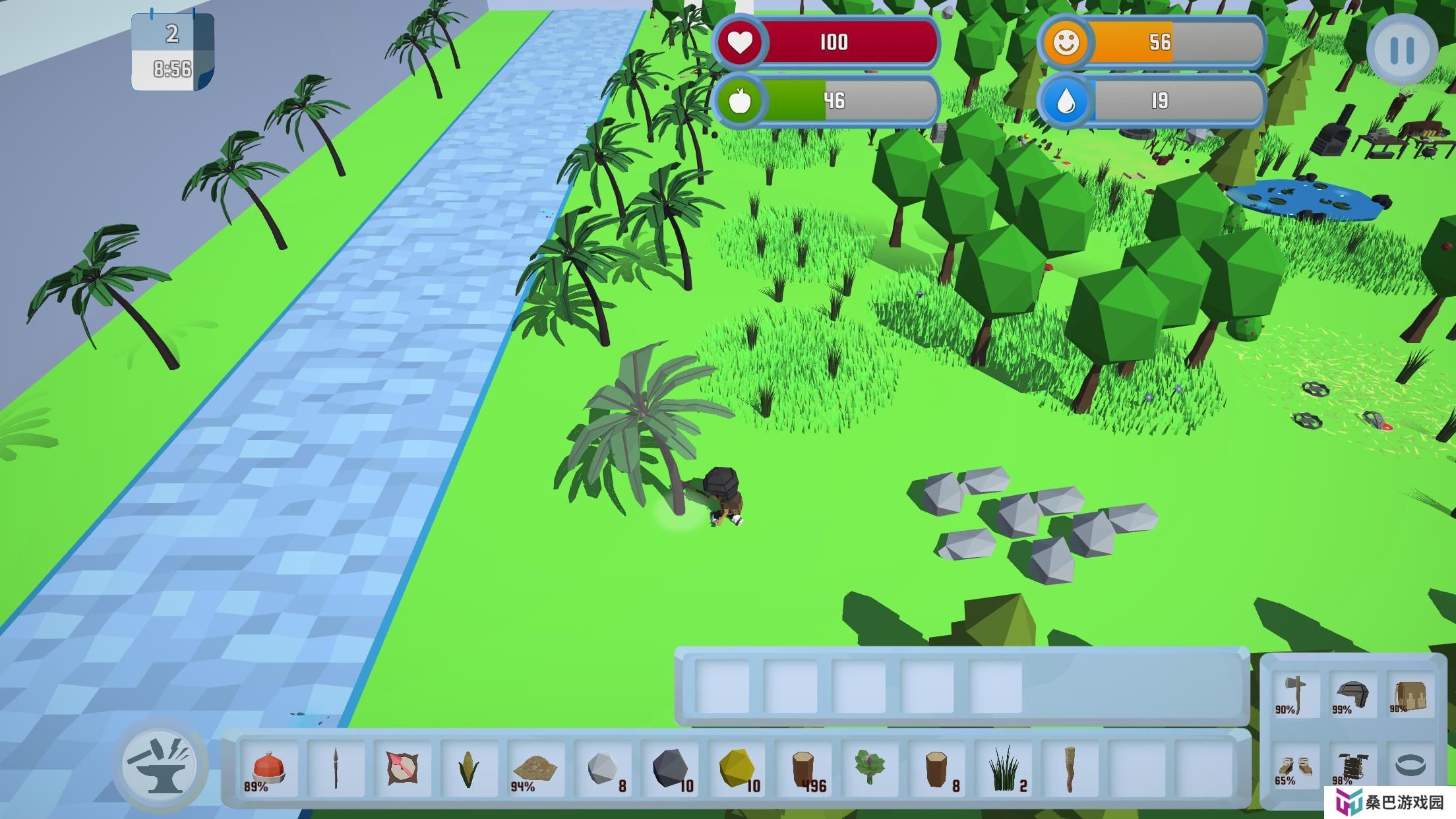Select the wood log stack of 496
1456x819 pixels.
click(x=803, y=768)
